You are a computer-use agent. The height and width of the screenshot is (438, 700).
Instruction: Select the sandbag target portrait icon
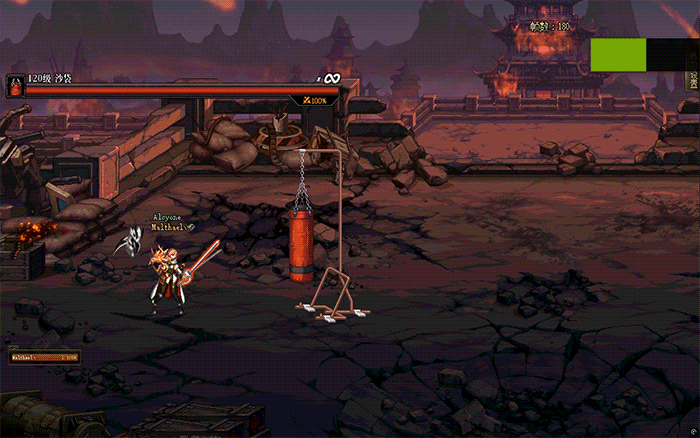click(15, 86)
